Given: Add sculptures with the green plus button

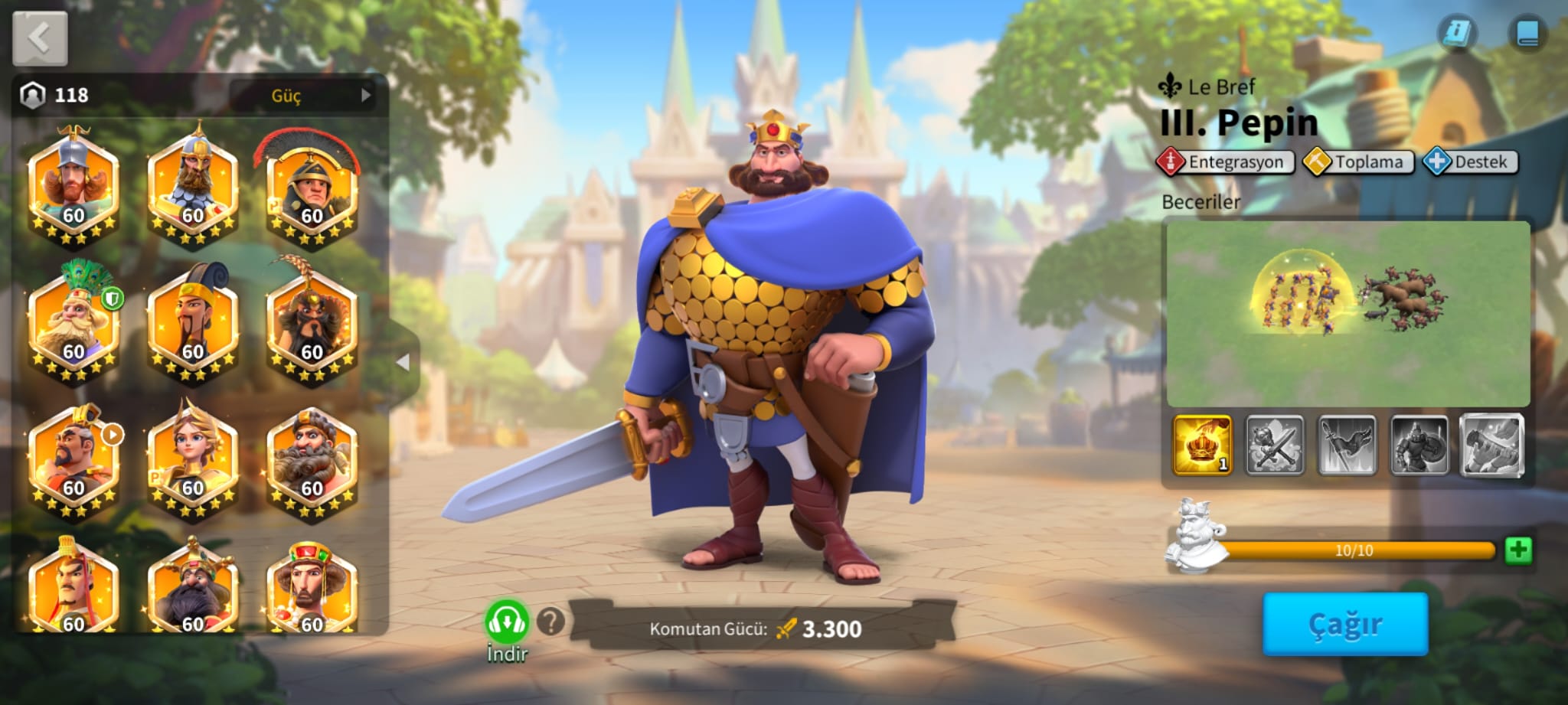Looking at the screenshot, I should pos(1517,550).
